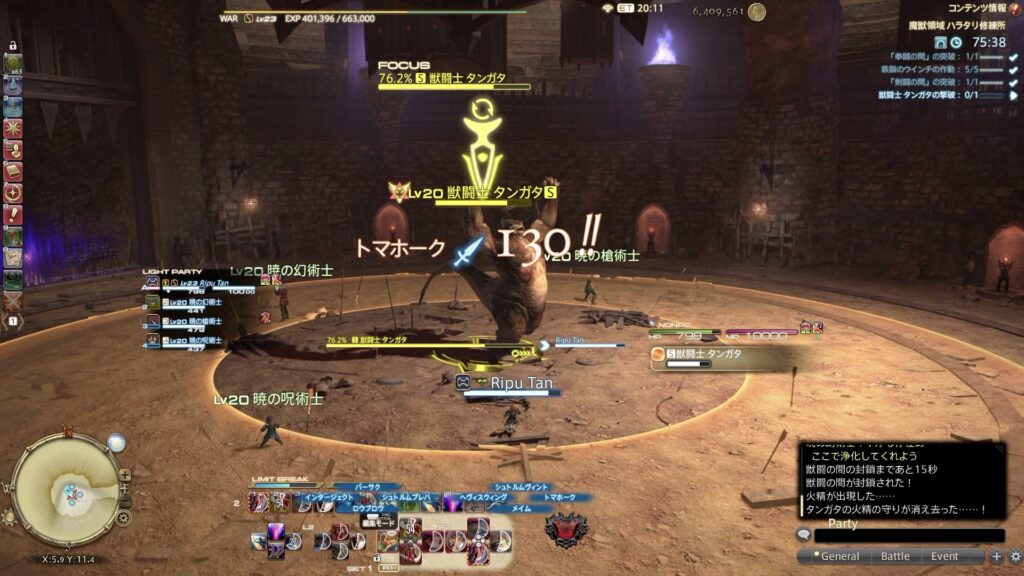
Task: Toggle the sidebar hotbar padlock icon
Action: click(13, 46)
